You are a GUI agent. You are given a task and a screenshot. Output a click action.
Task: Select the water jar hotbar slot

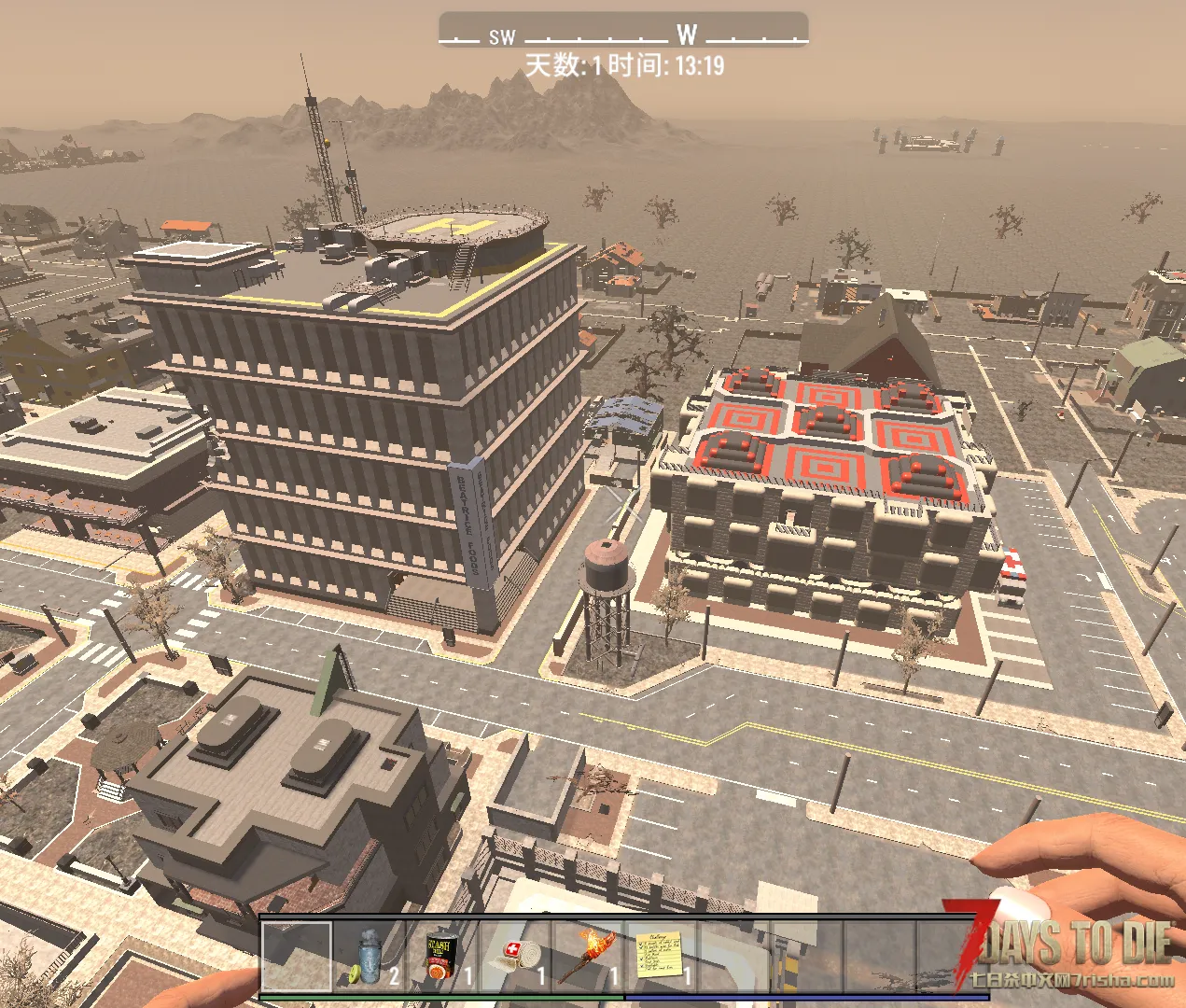click(x=370, y=956)
